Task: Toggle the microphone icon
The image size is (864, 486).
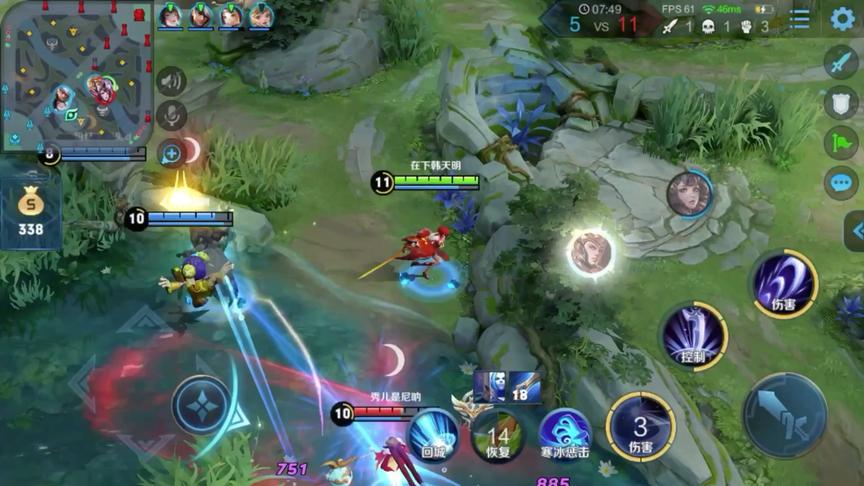Action: (171, 116)
